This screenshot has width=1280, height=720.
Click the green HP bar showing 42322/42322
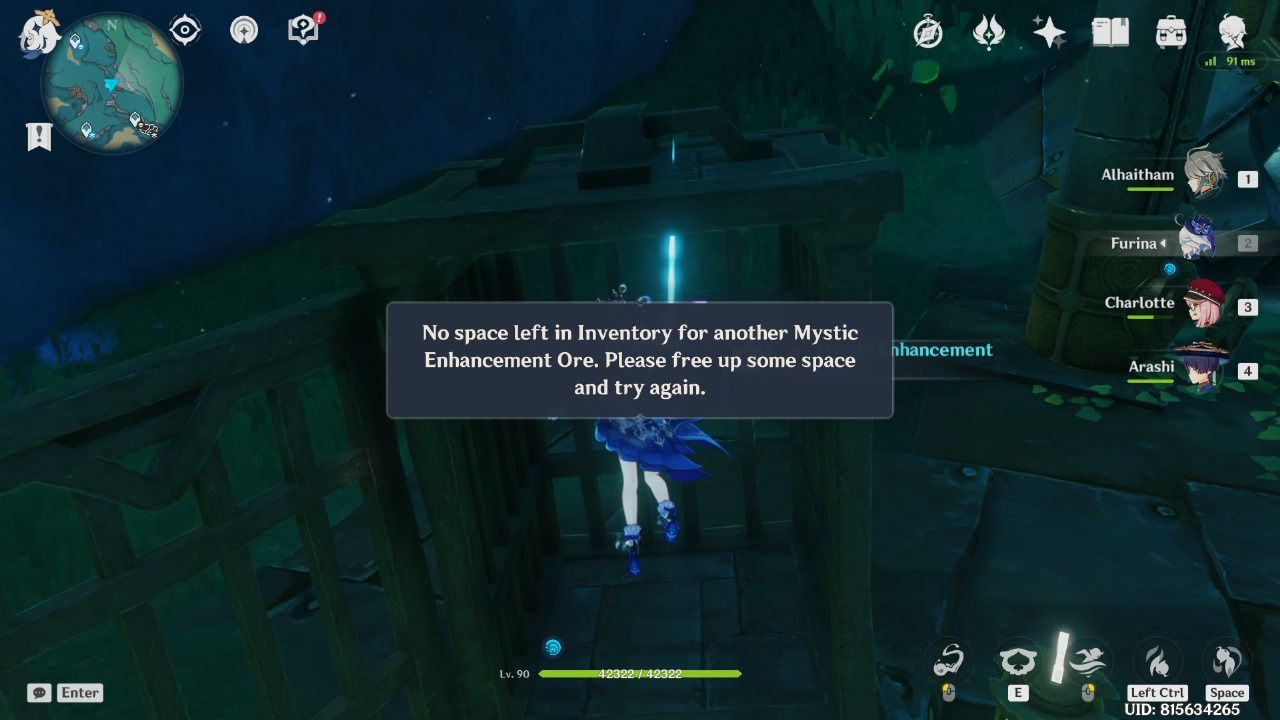[x=640, y=673]
